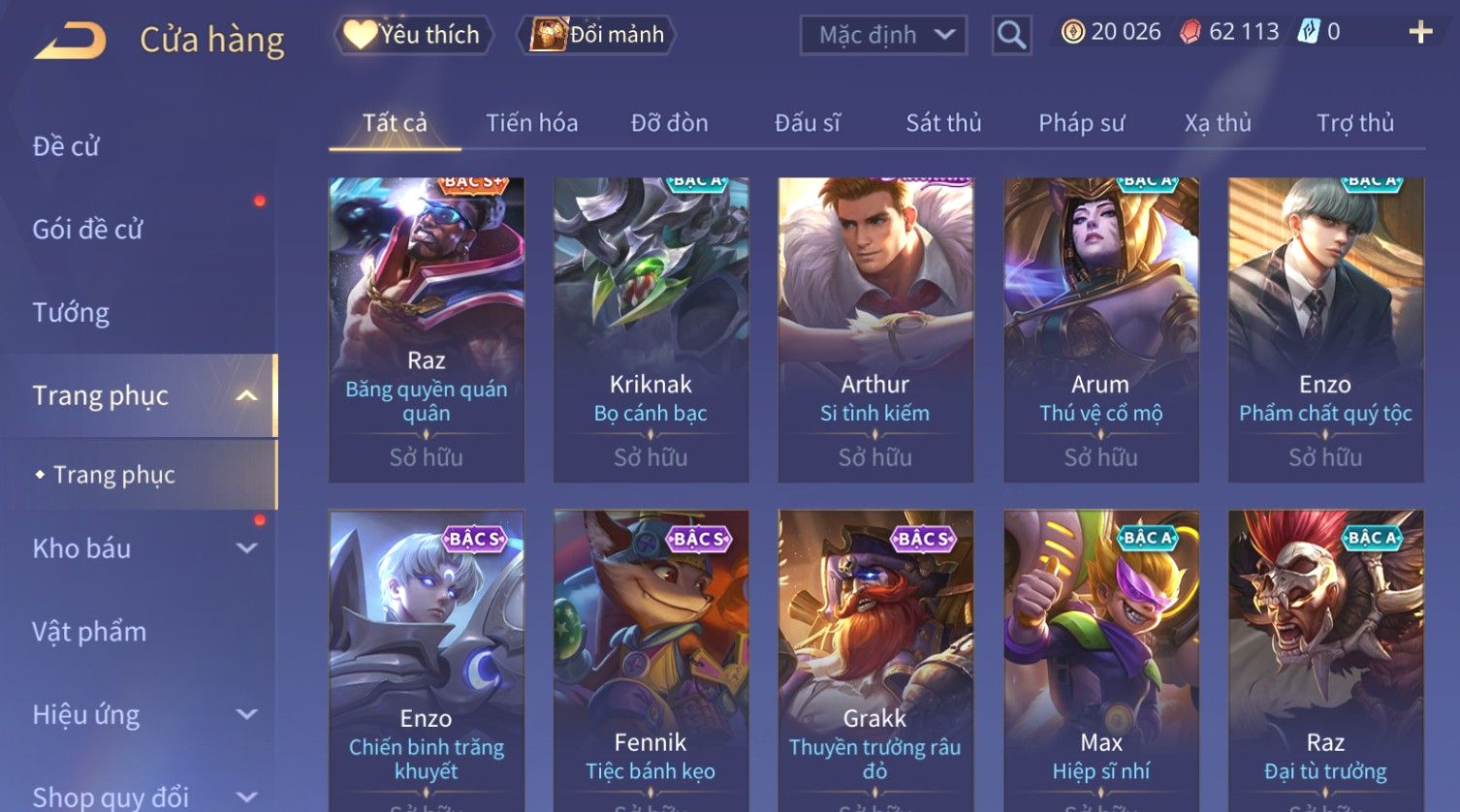Expand the Mặc định sort dropdown
The width and height of the screenshot is (1460, 812).
(x=883, y=36)
